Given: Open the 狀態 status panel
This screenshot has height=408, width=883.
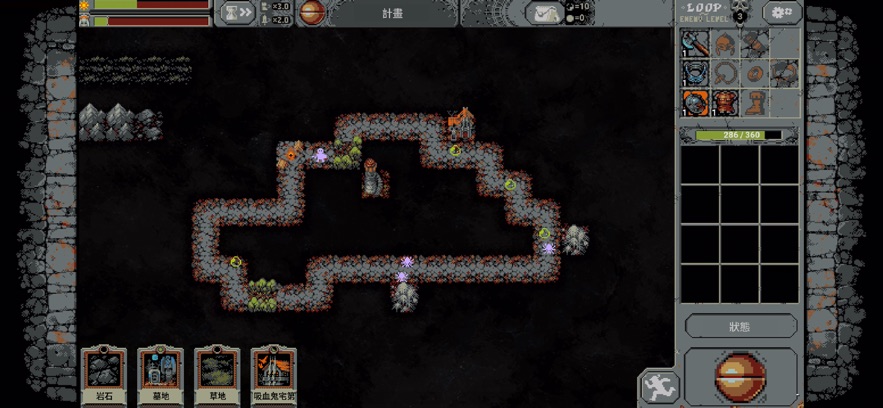Looking at the screenshot, I should point(740,326).
